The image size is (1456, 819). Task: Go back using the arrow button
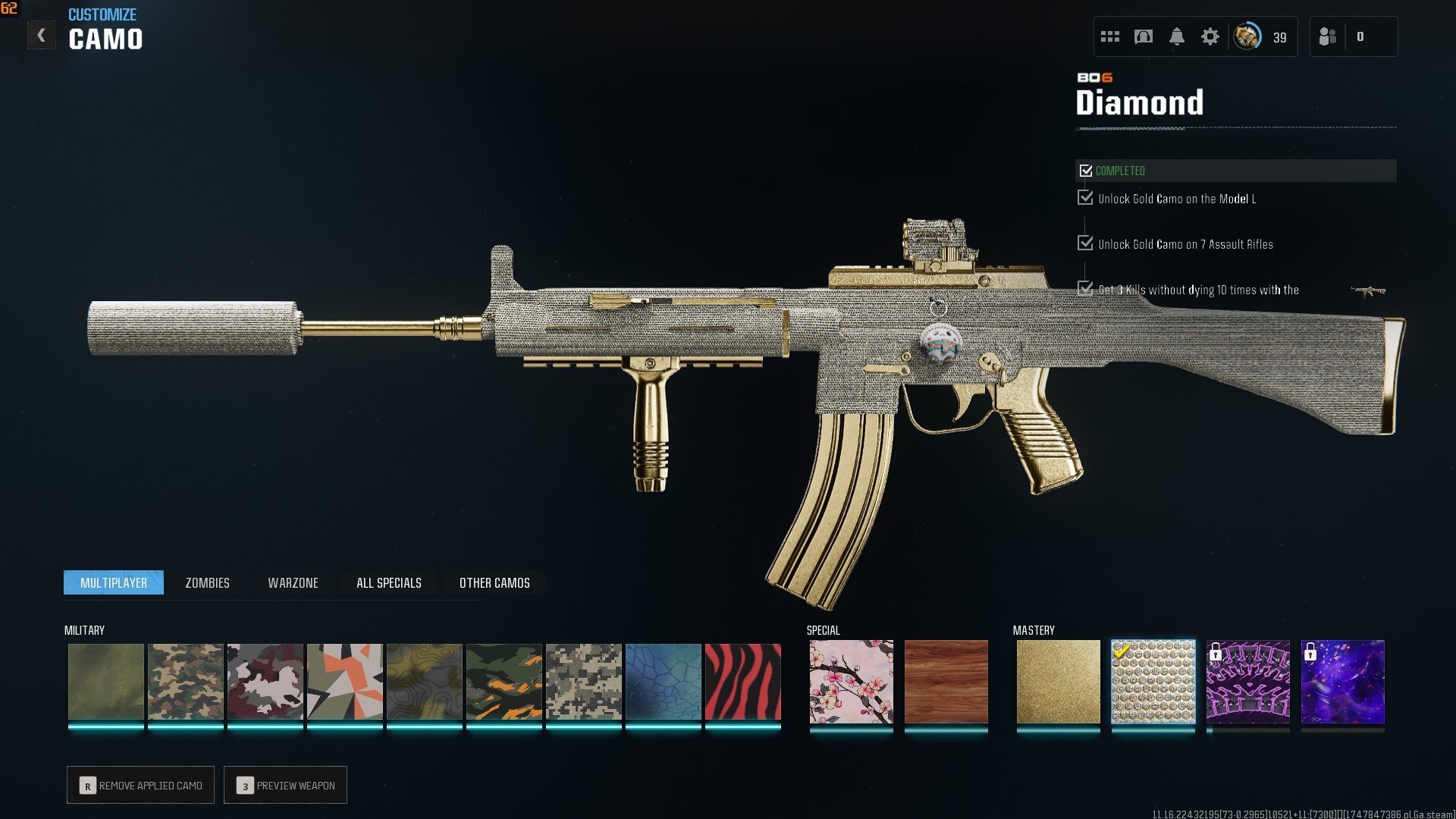[41, 36]
